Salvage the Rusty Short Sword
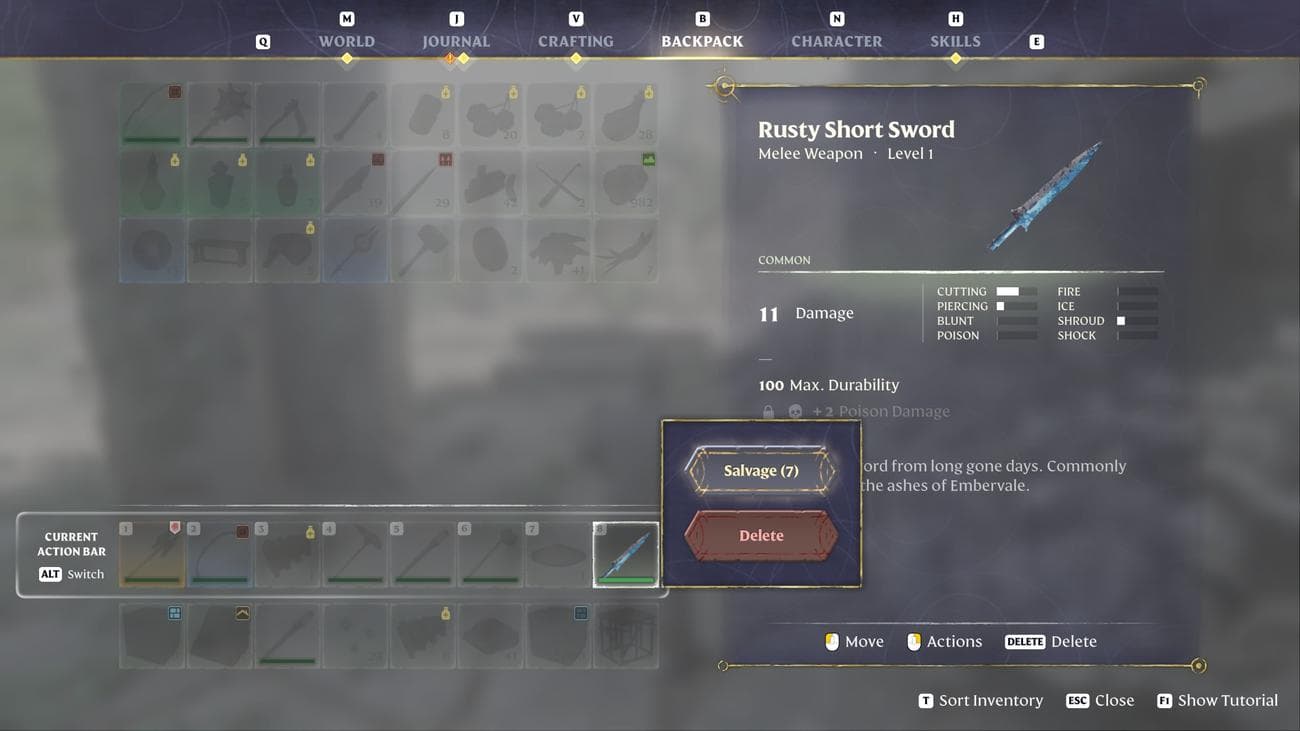The width and height of the screenshot is (1300, 731). pos(760,470)
